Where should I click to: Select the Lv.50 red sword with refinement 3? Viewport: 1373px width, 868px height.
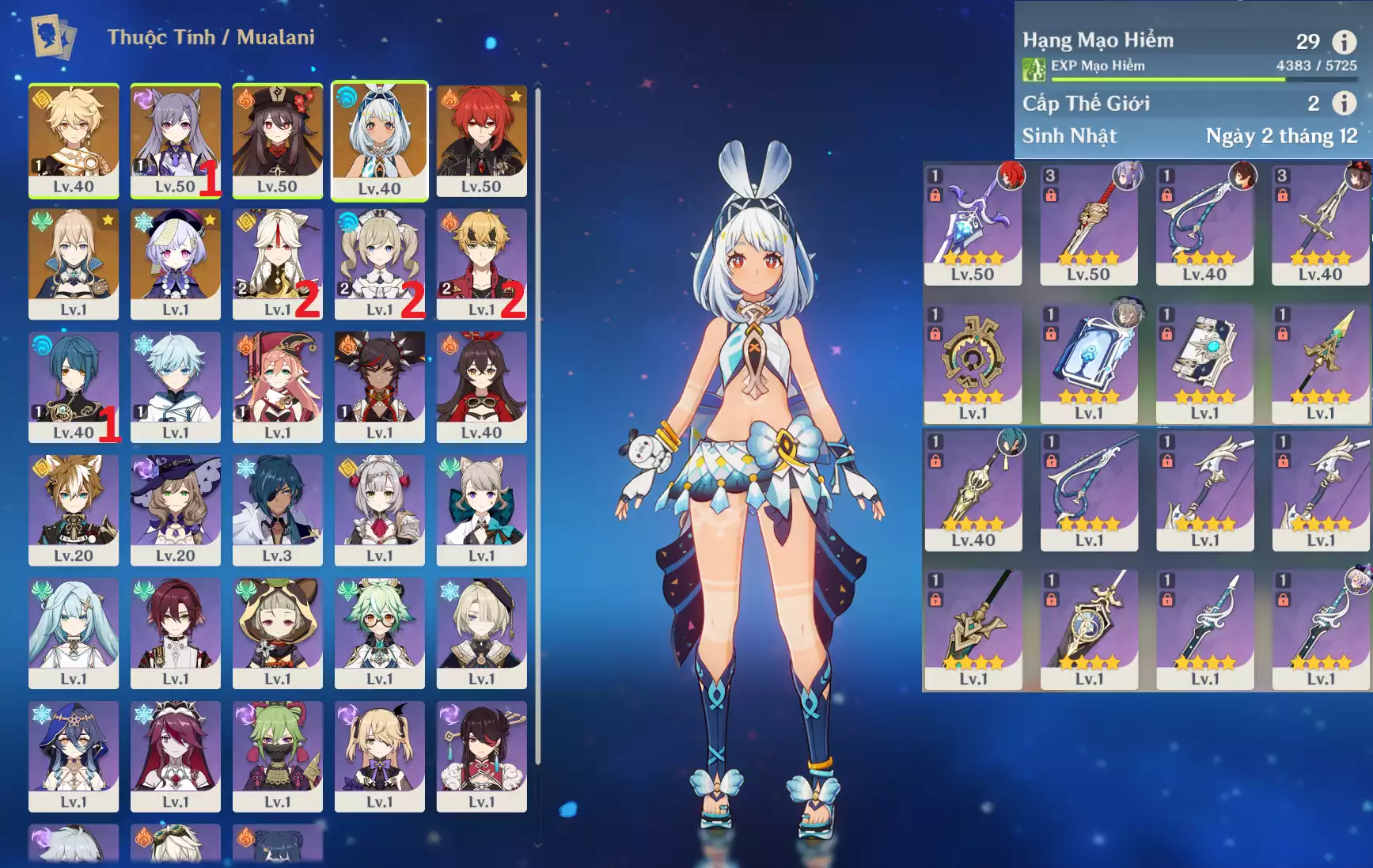(1088, 224)
